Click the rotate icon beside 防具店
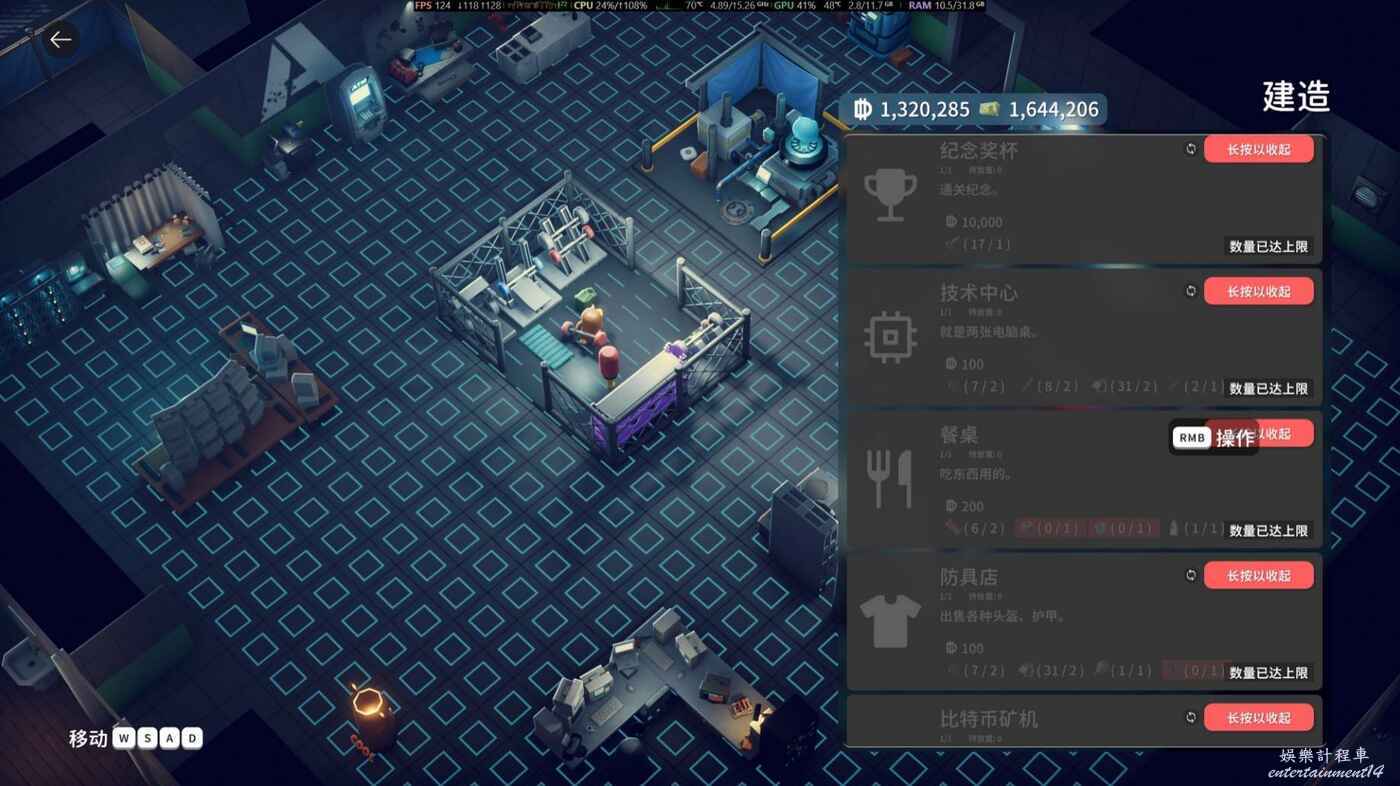 (x=1191, y=575)
